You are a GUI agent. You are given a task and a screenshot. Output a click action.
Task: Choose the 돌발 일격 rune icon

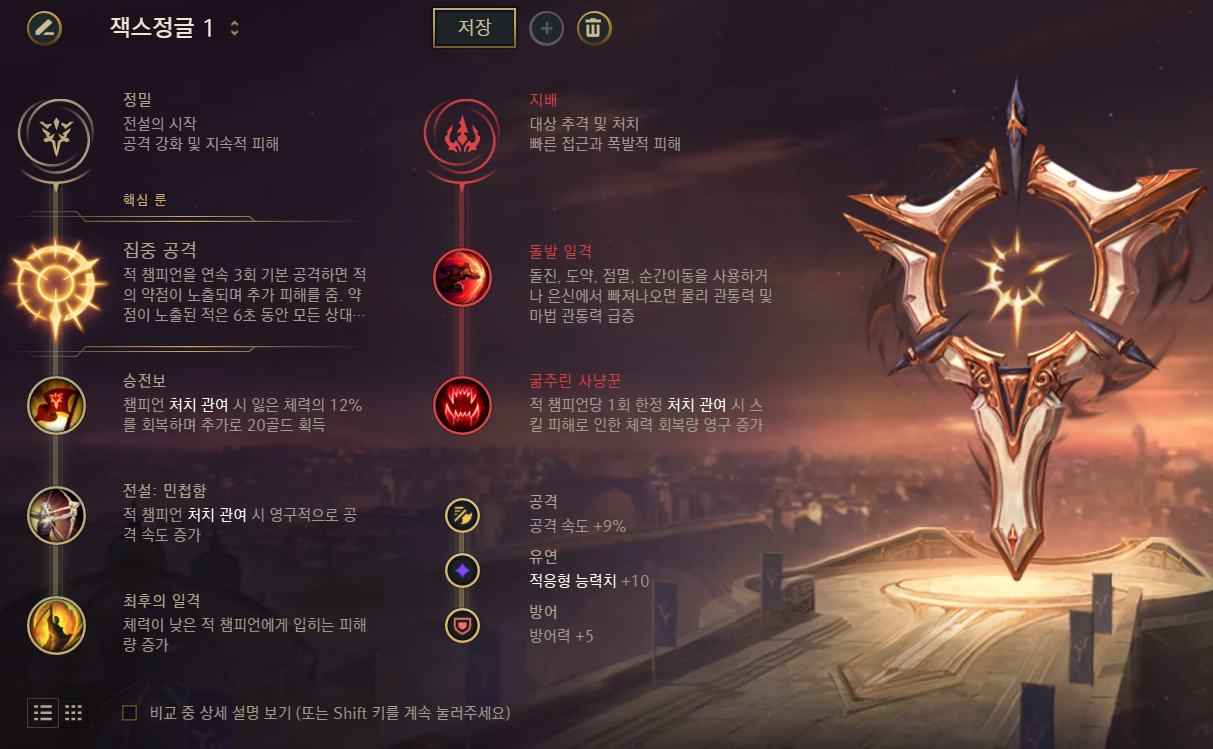(x=462, y=277)
